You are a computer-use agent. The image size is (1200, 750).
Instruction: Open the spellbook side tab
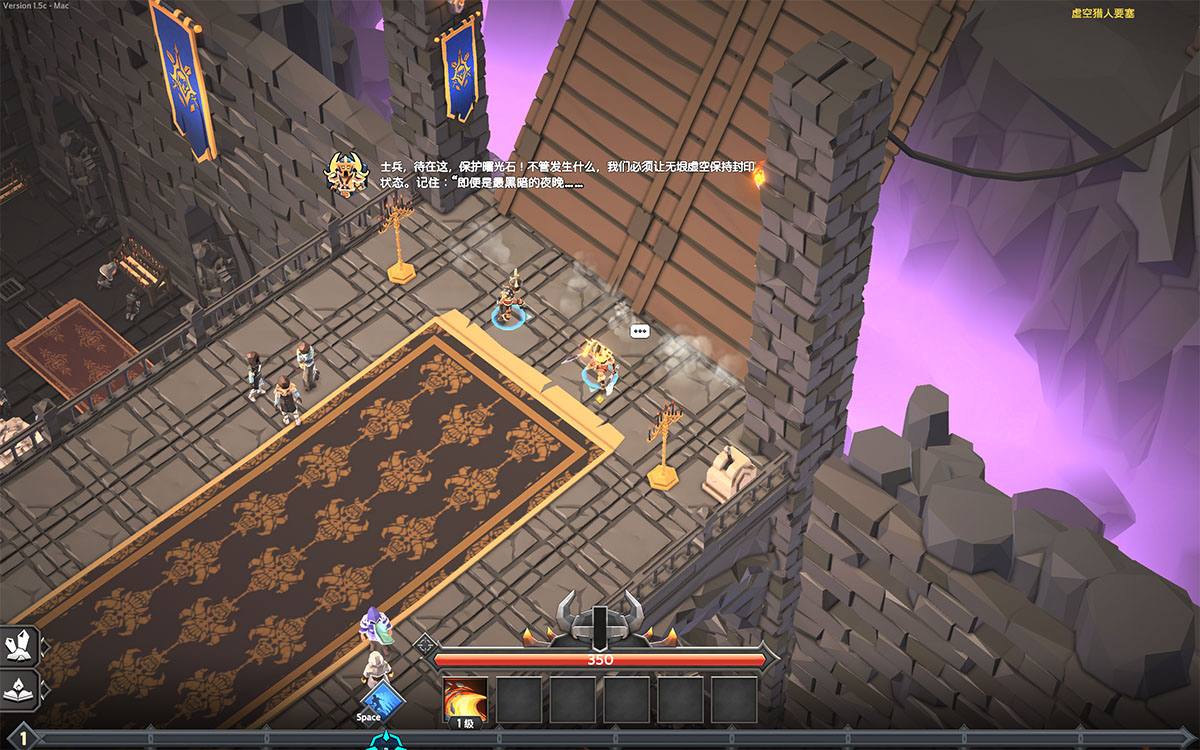20,689
